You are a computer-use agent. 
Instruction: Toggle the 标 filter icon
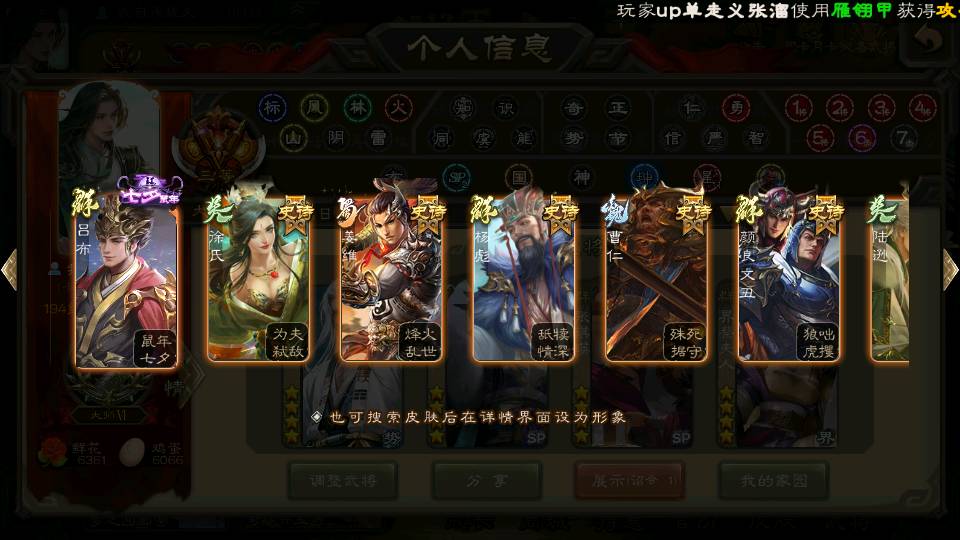pos(272,107)
